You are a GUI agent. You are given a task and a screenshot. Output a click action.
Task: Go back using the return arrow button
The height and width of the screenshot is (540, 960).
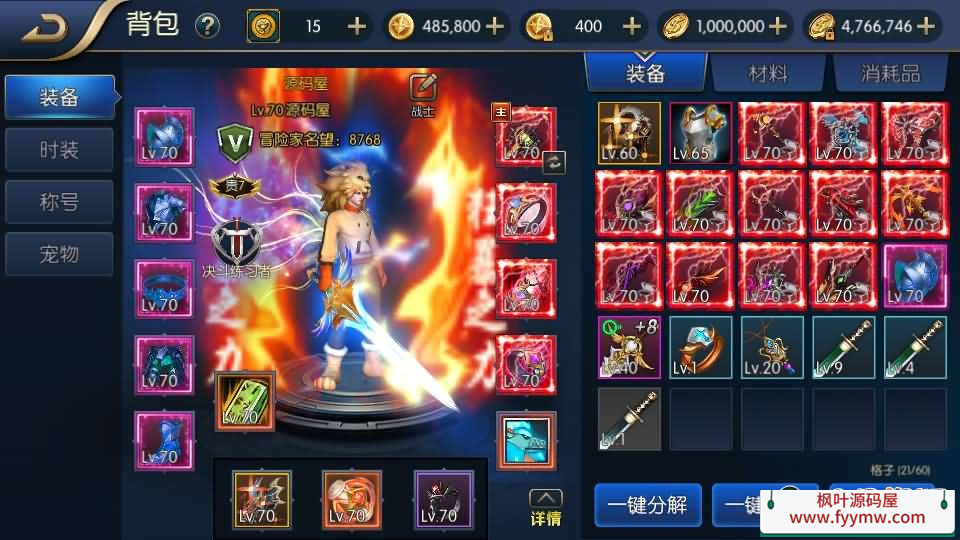click(x=45, y=27)
